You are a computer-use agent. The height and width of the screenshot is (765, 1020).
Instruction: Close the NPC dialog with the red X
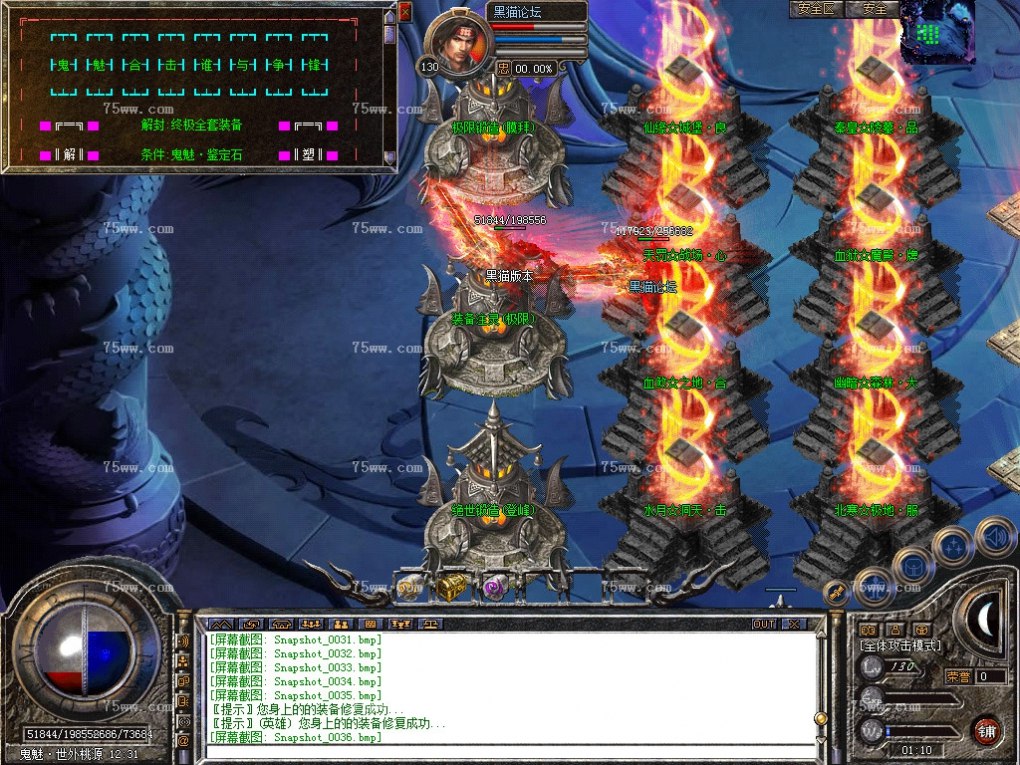(x=405, y=12)
